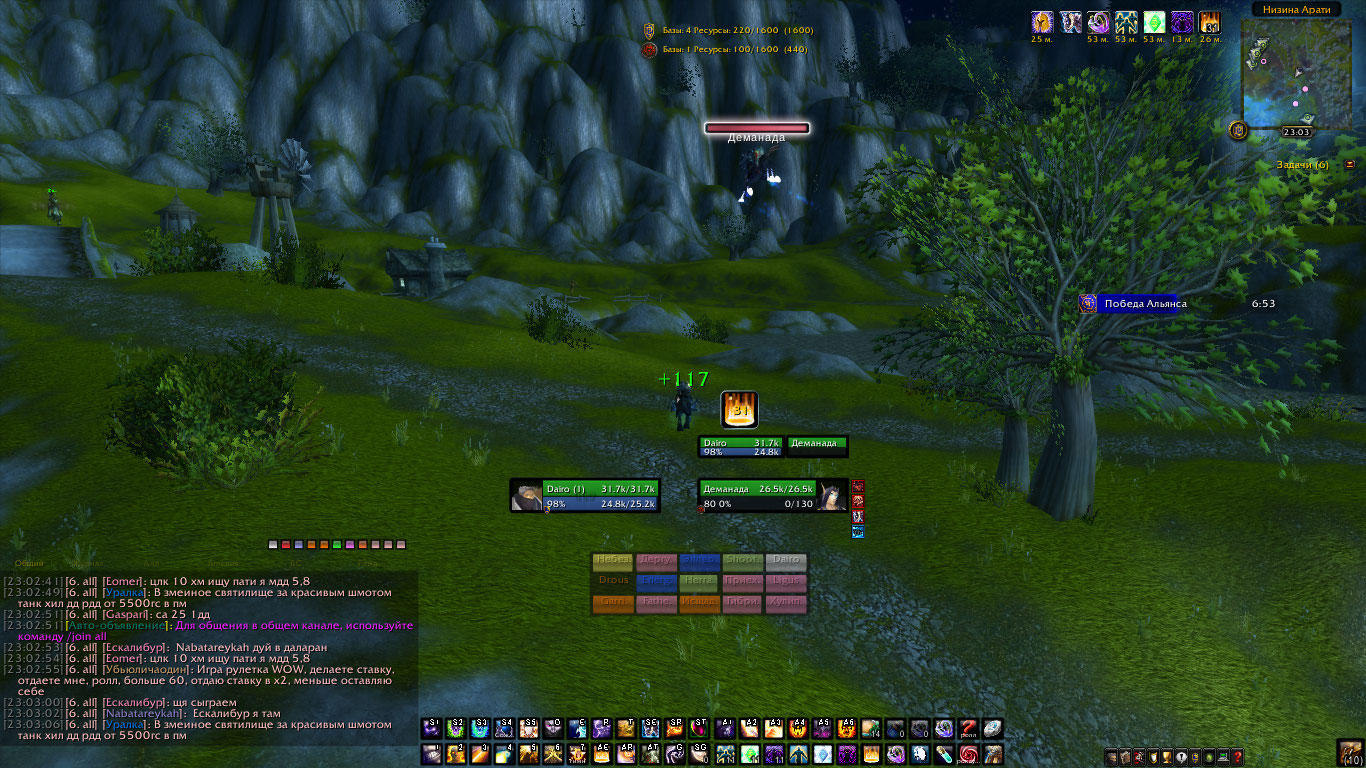The width and height of the screenshot is (1366, 768).
Task: Activate the action bar ability labeled A4
Action: [x=799, y=729]
